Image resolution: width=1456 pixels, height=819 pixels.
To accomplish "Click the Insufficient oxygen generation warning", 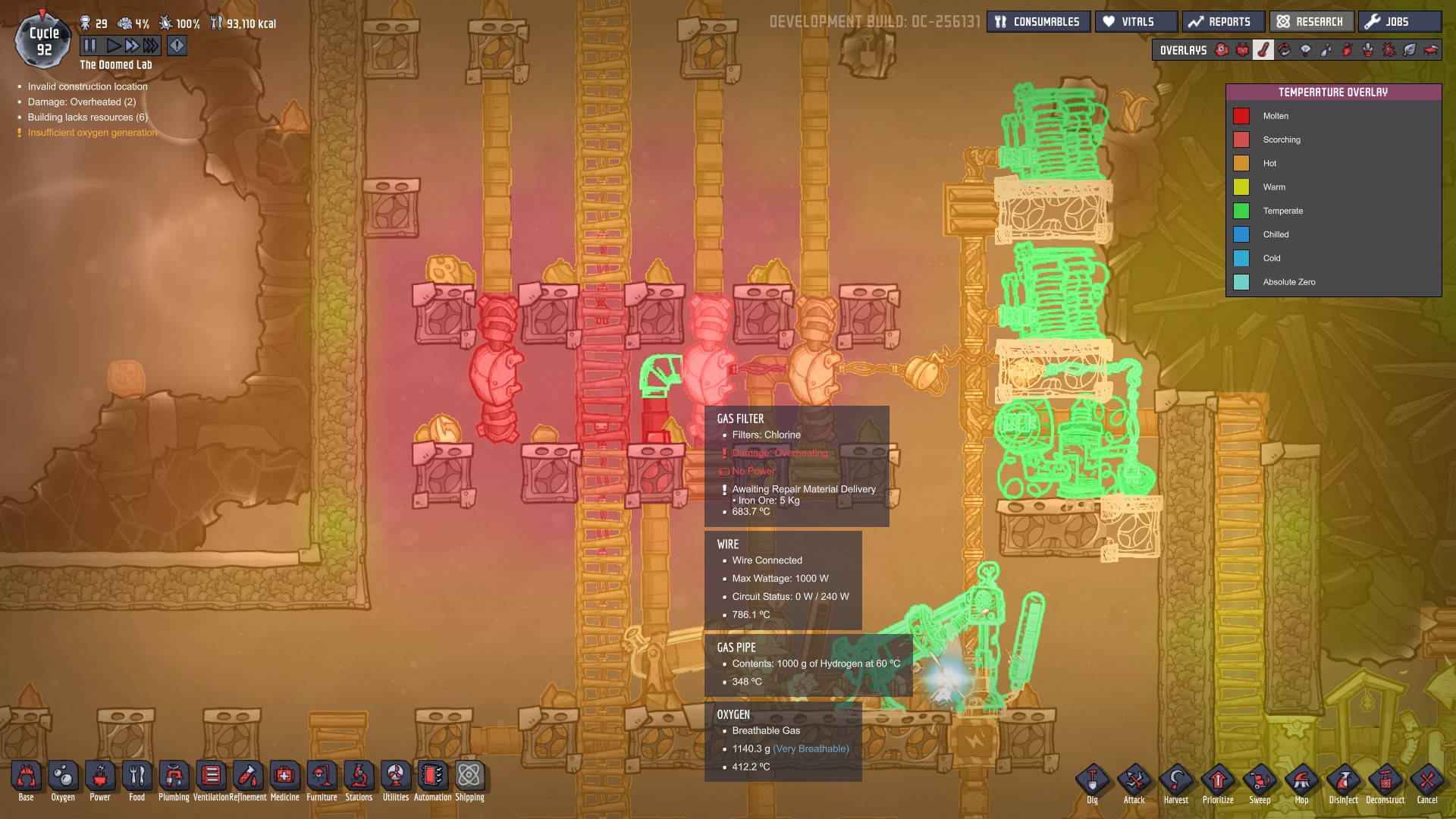I will click(91, 132).
